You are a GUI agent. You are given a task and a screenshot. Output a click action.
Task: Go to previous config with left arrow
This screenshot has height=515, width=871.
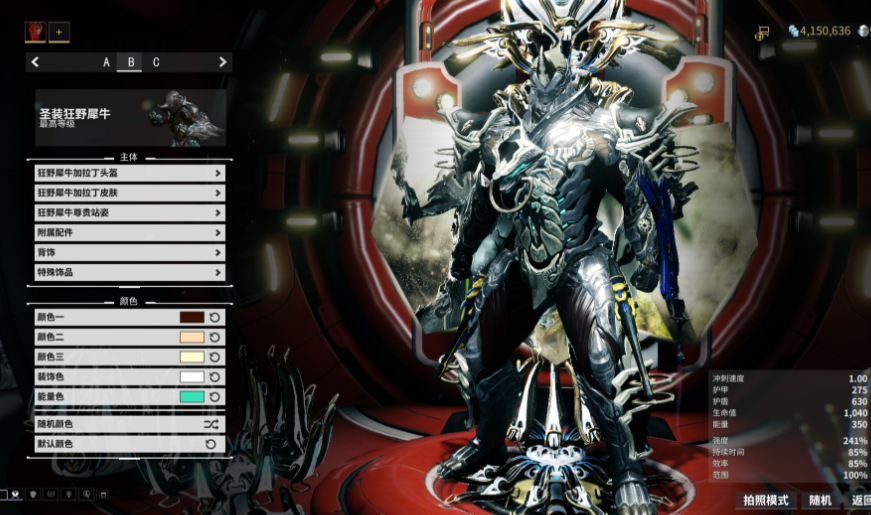[36, 62]
